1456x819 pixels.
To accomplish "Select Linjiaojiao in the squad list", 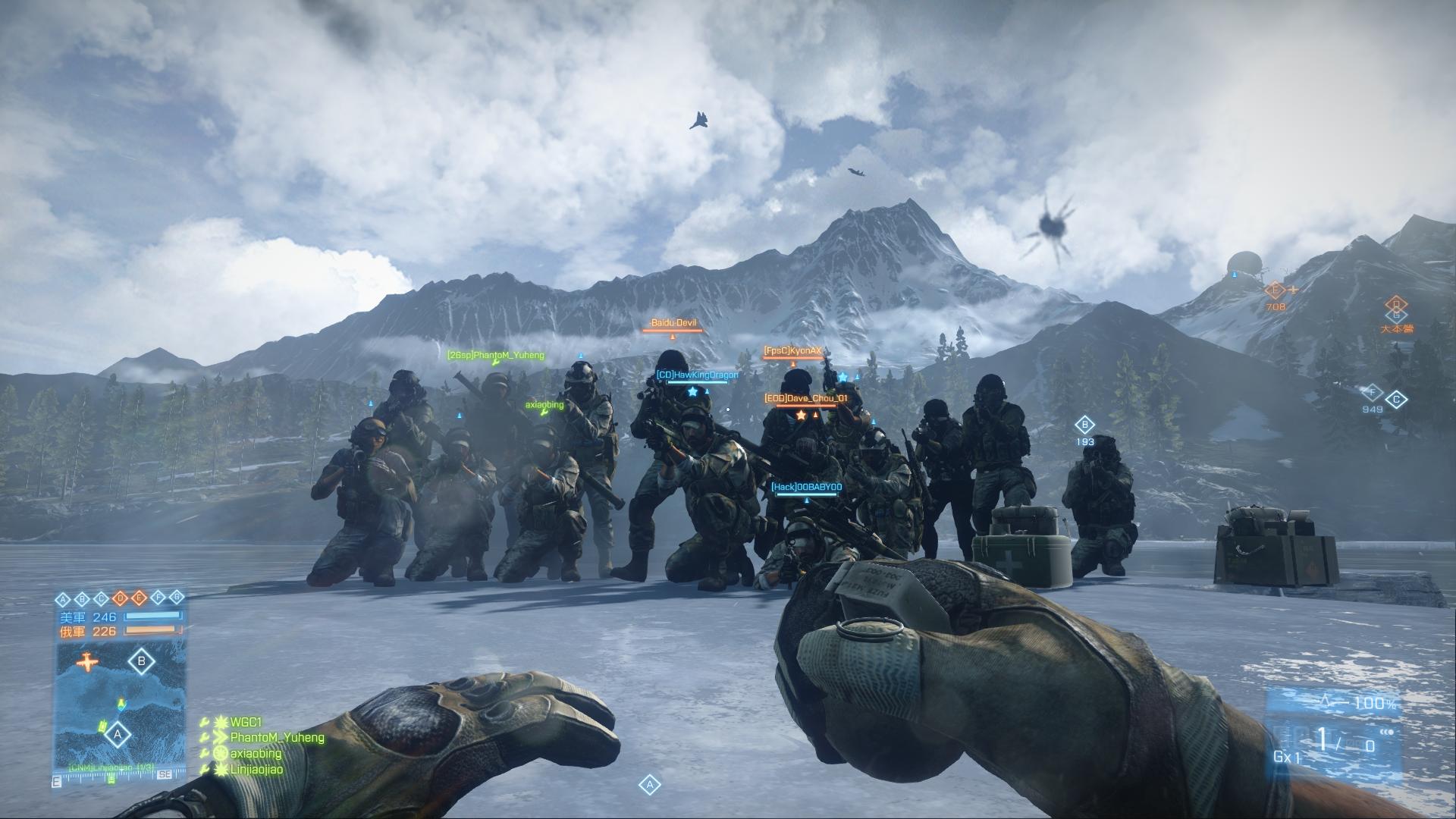I will 256,769.
